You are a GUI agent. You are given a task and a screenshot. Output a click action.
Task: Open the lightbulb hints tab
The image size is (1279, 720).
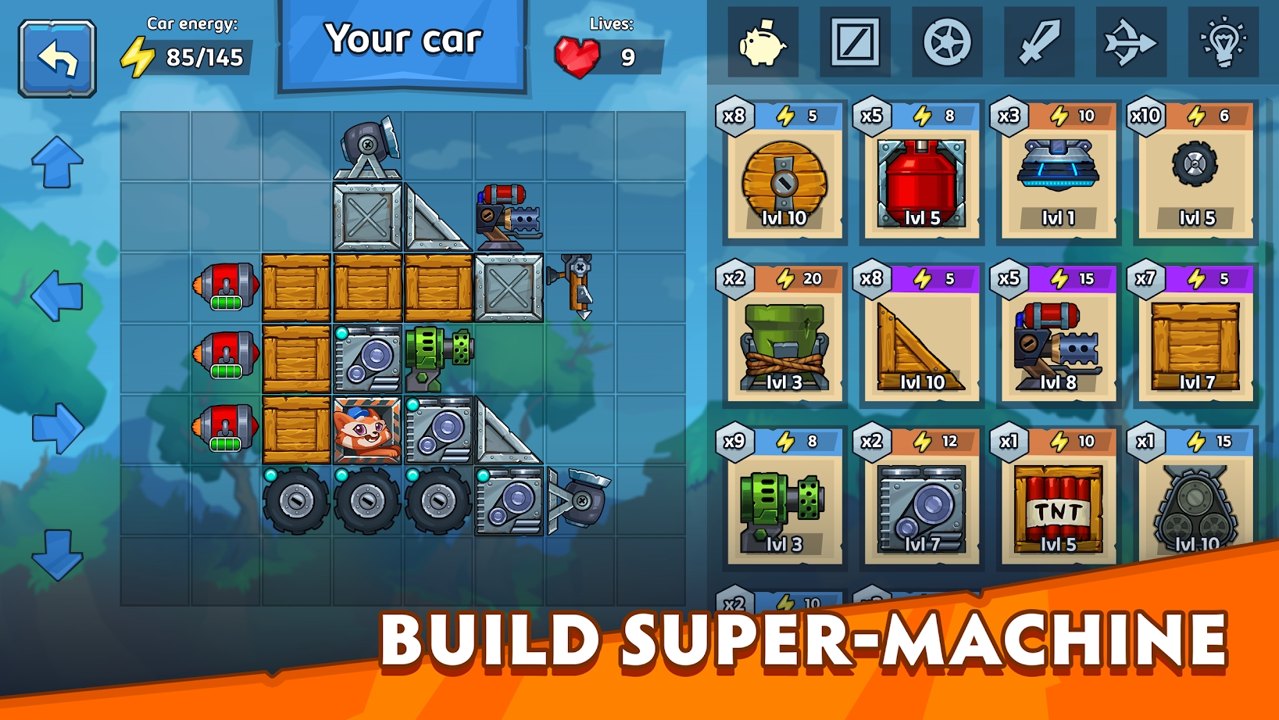[1223, 42]
